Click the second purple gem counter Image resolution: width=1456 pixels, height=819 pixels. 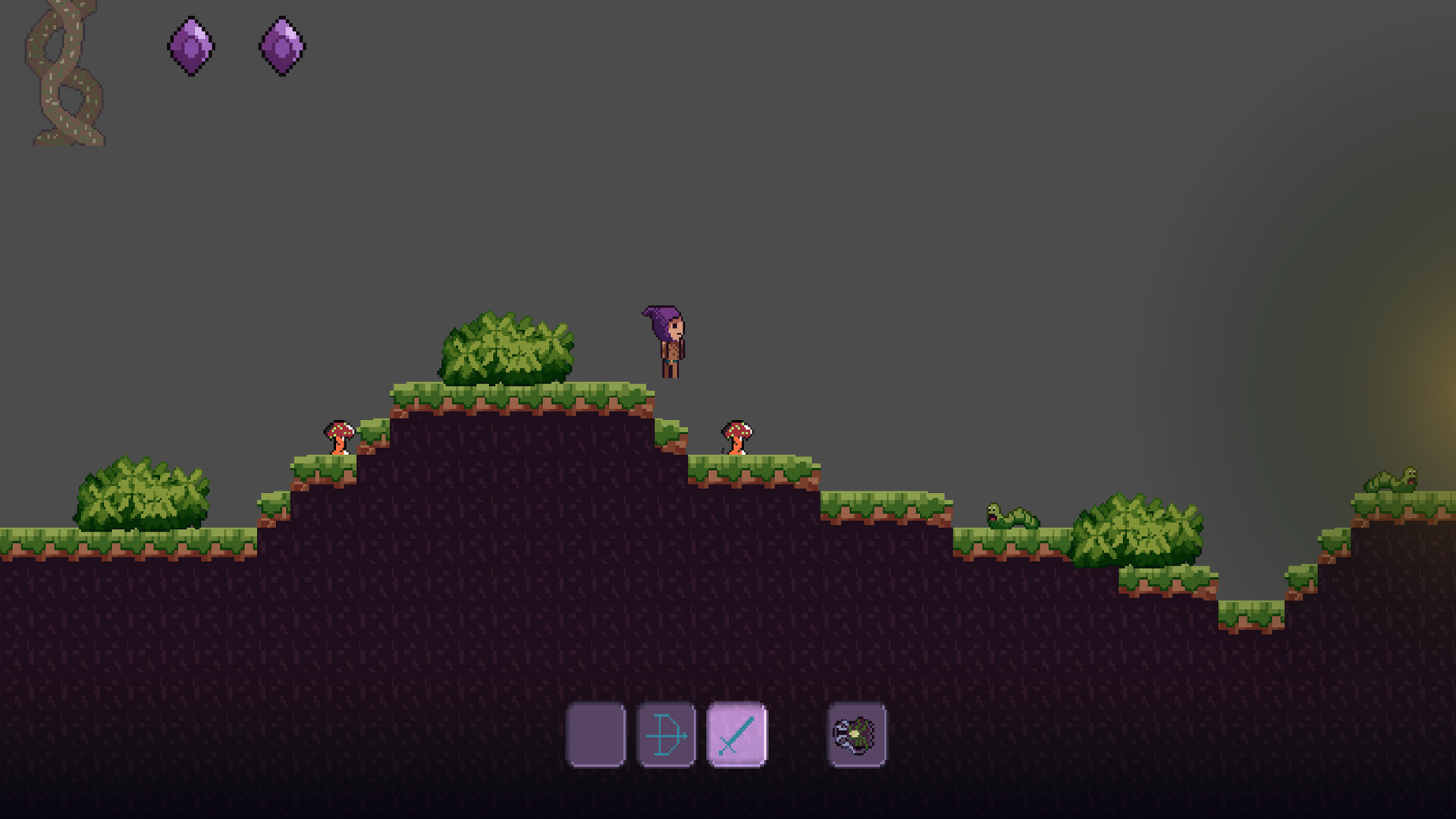(282, 47)
